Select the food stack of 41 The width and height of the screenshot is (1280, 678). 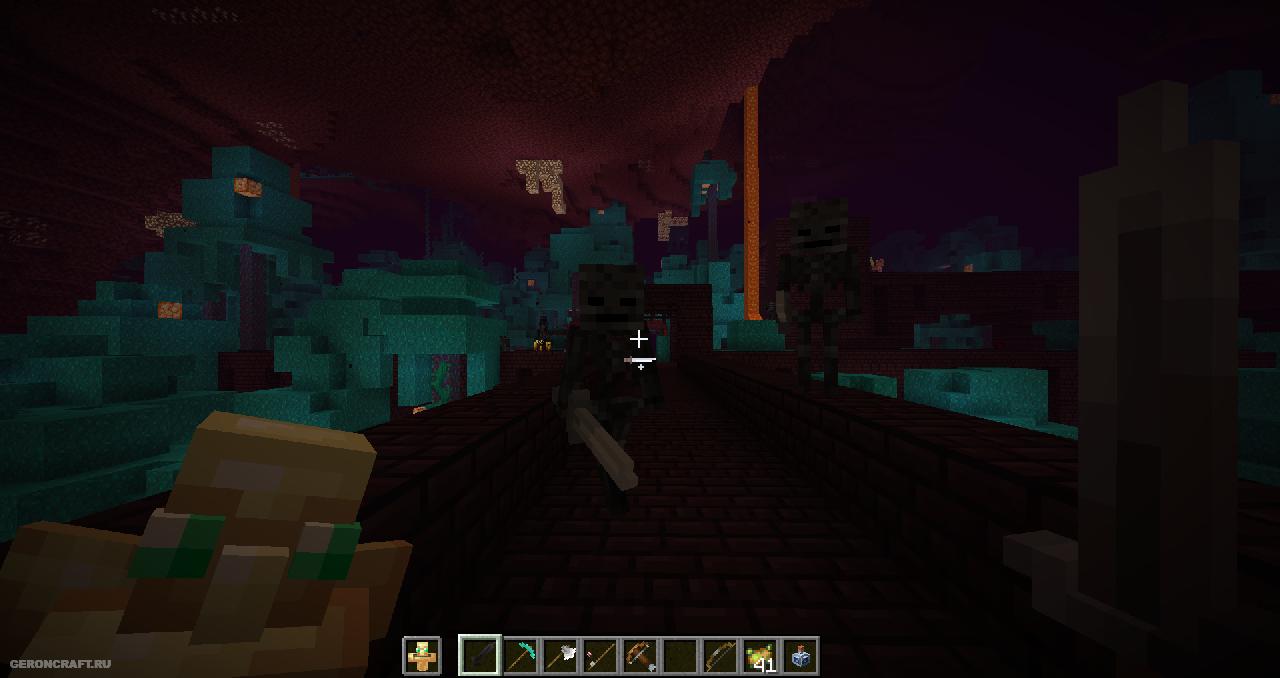[760, 656]
